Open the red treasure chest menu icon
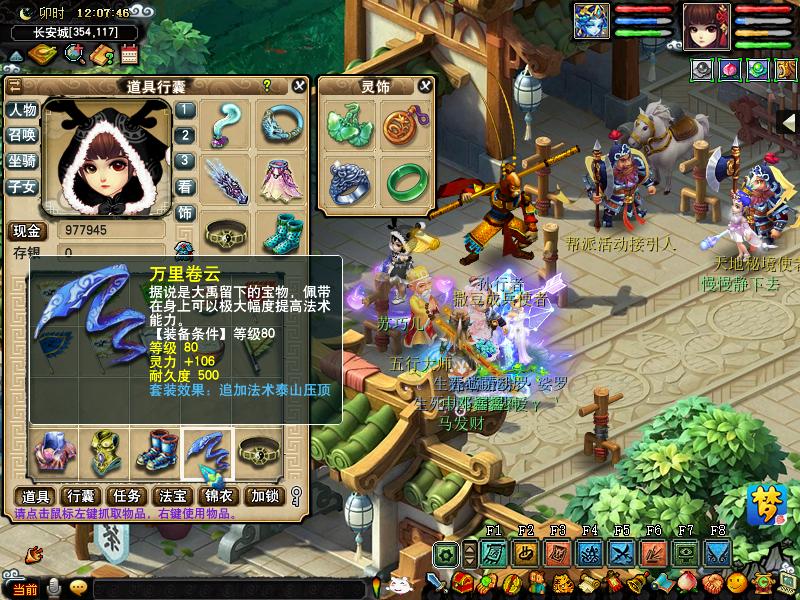 [461, 582]
